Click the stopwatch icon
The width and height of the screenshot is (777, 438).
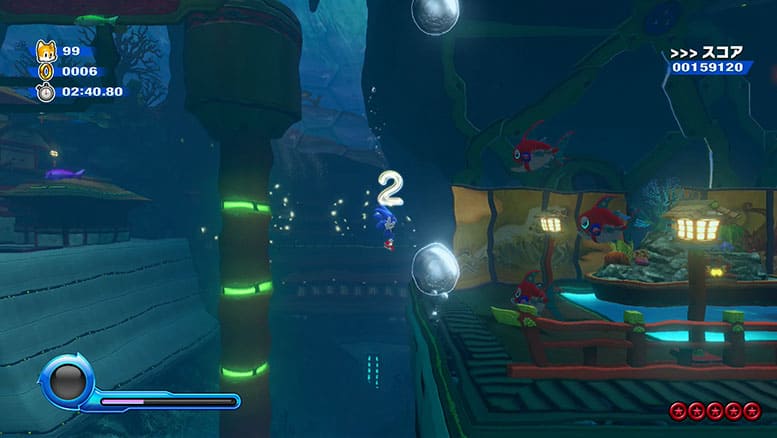tap(46, 91)
